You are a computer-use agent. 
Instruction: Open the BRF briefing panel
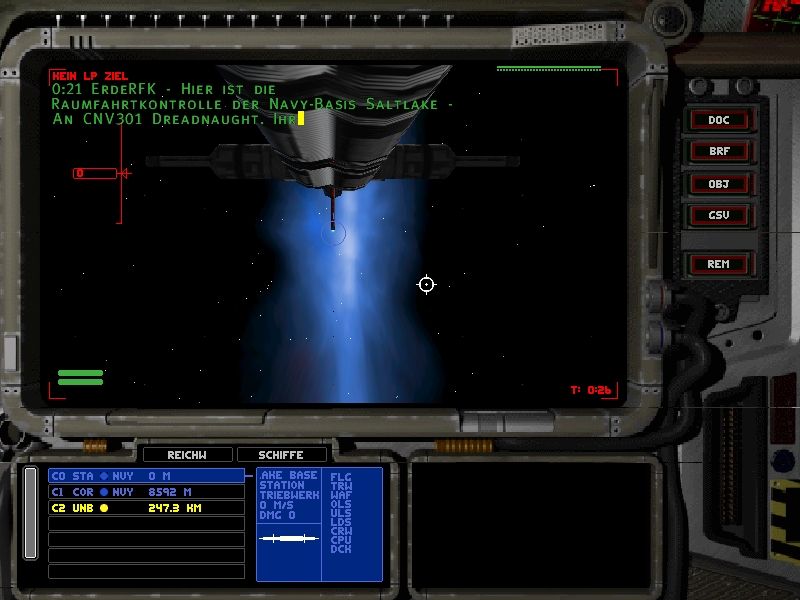tap(718, 152)
